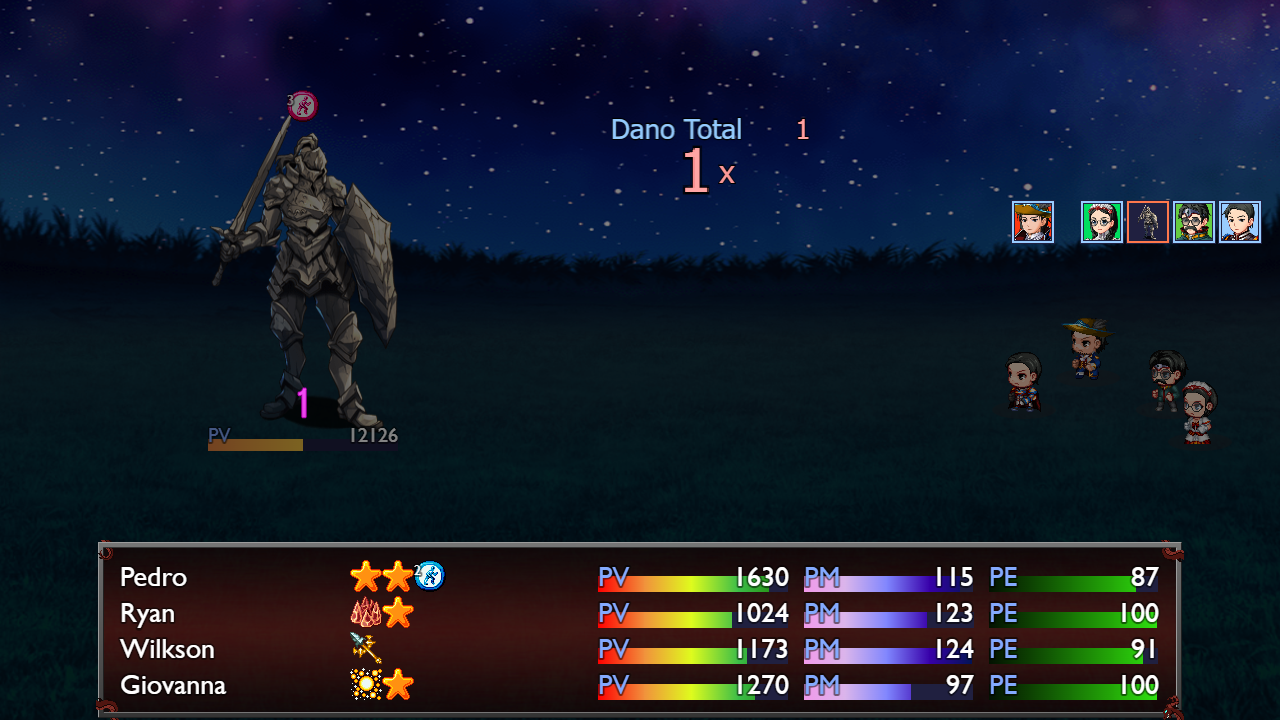
Task: Inspect Pedro's blue running figure status icon
Action: [x=430, y=575]
